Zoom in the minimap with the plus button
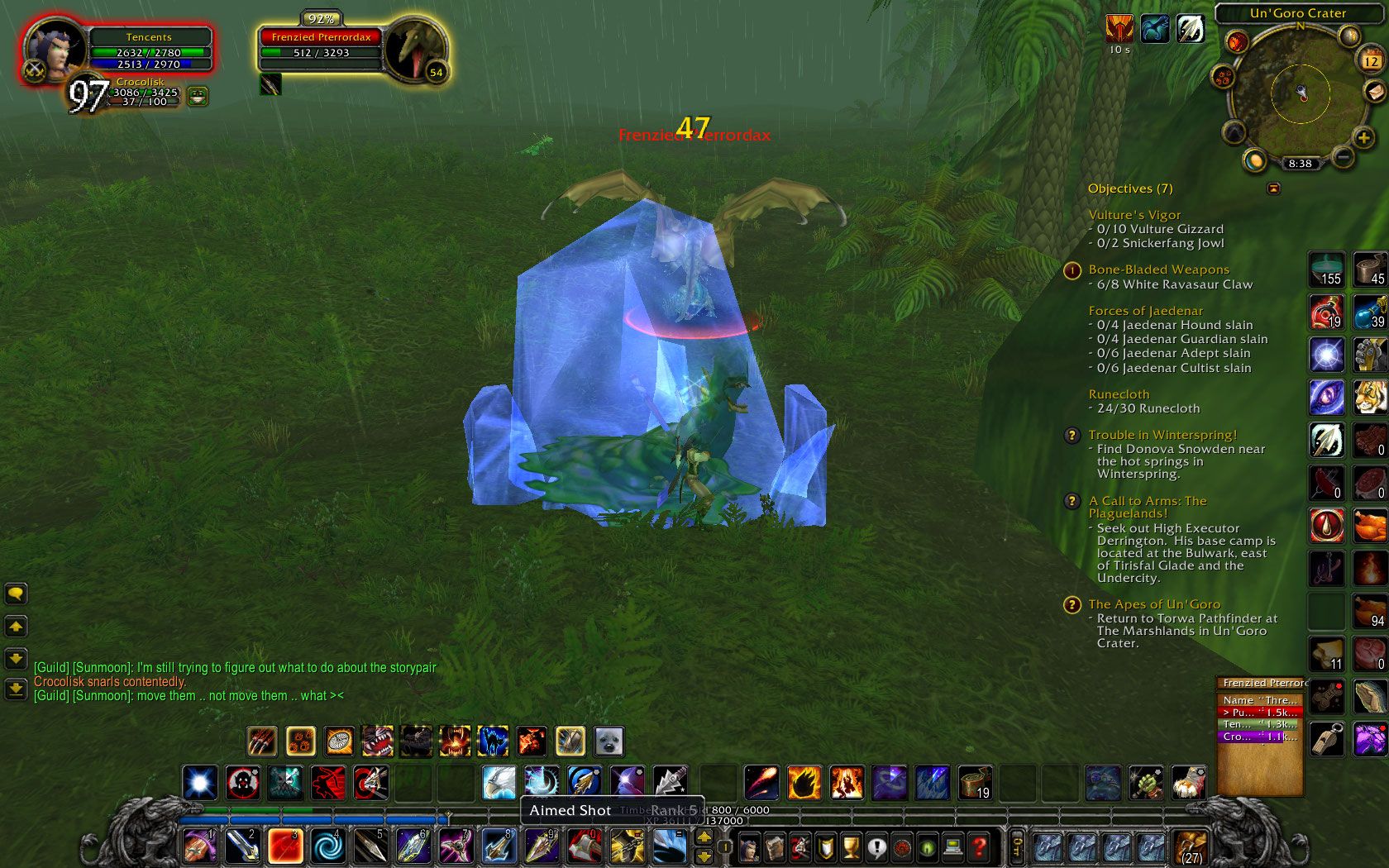 (1363, 137)
